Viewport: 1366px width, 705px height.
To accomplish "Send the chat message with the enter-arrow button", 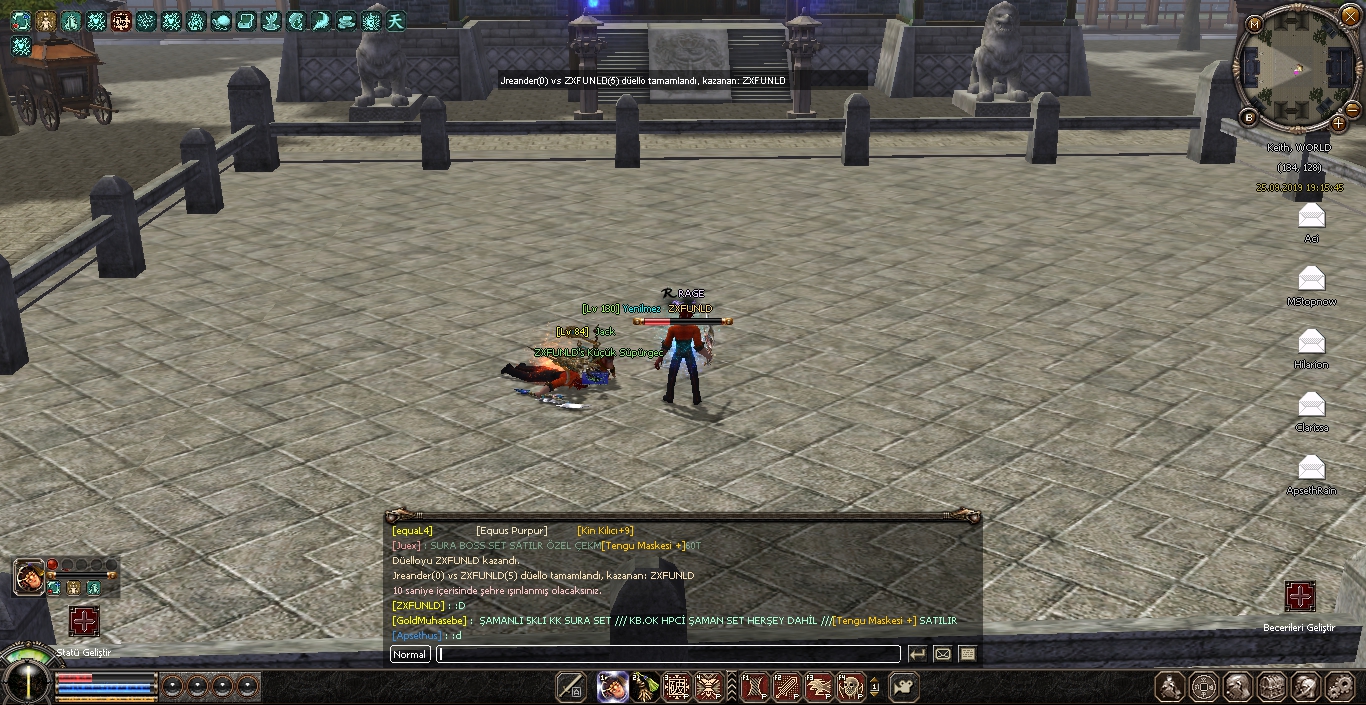I will pyautogui.click(x=917, y=654).
